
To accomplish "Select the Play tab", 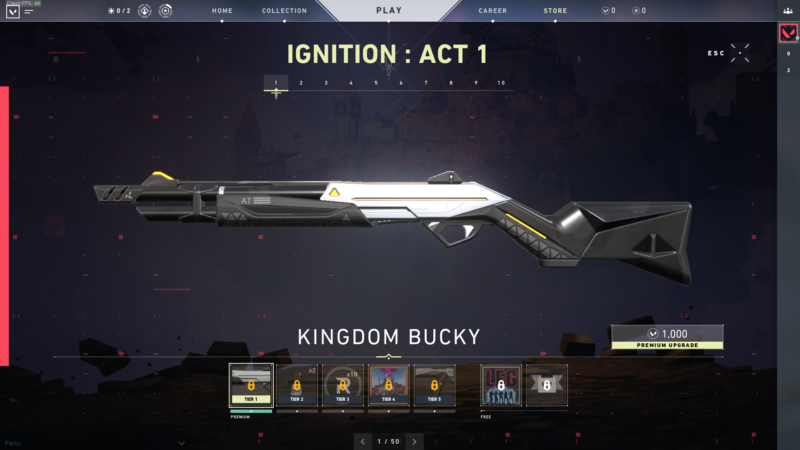I will pos(389,11).
